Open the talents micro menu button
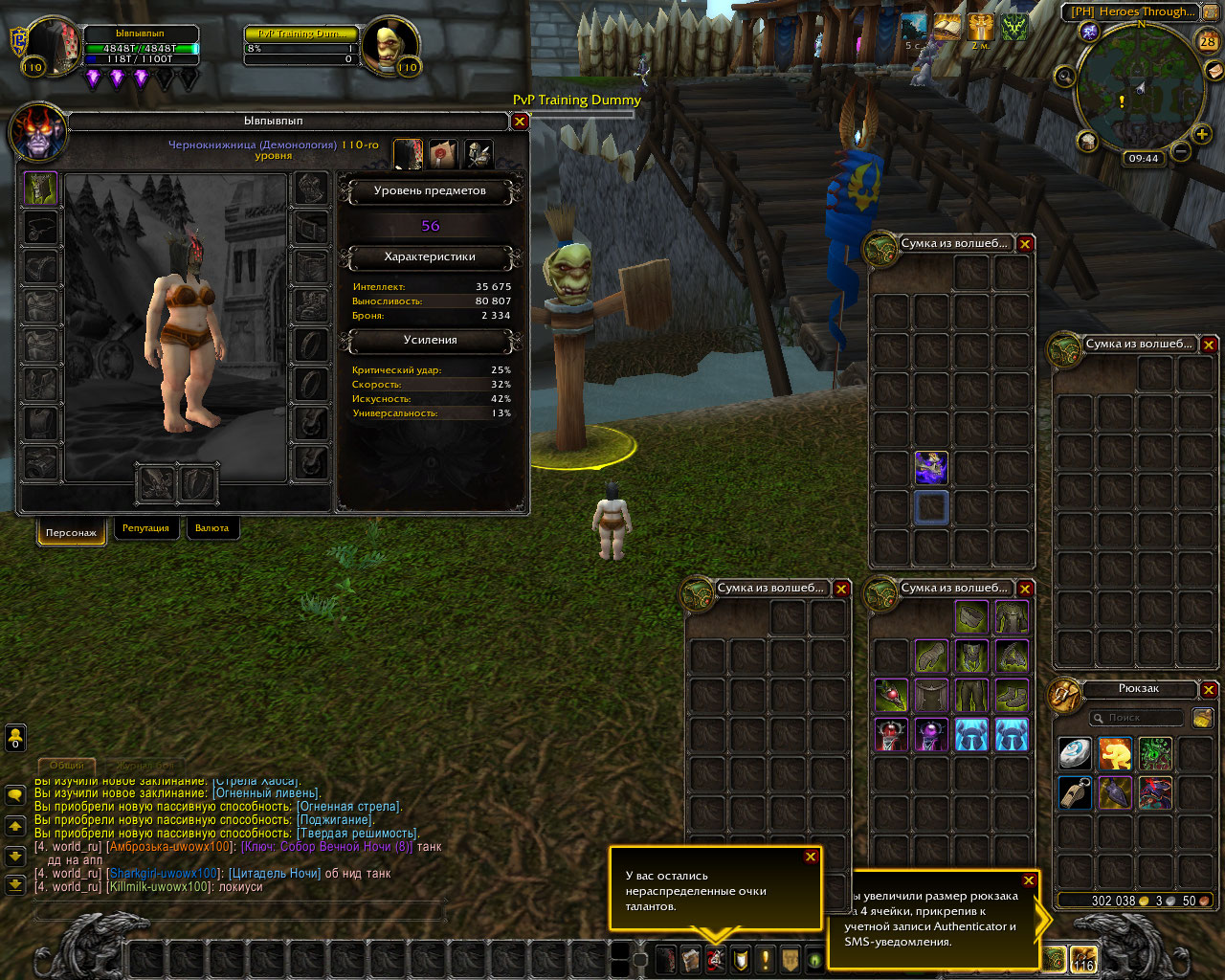The width and height of the screenshot is (1225, 980). pyautogui.click(x=715, y=959)
